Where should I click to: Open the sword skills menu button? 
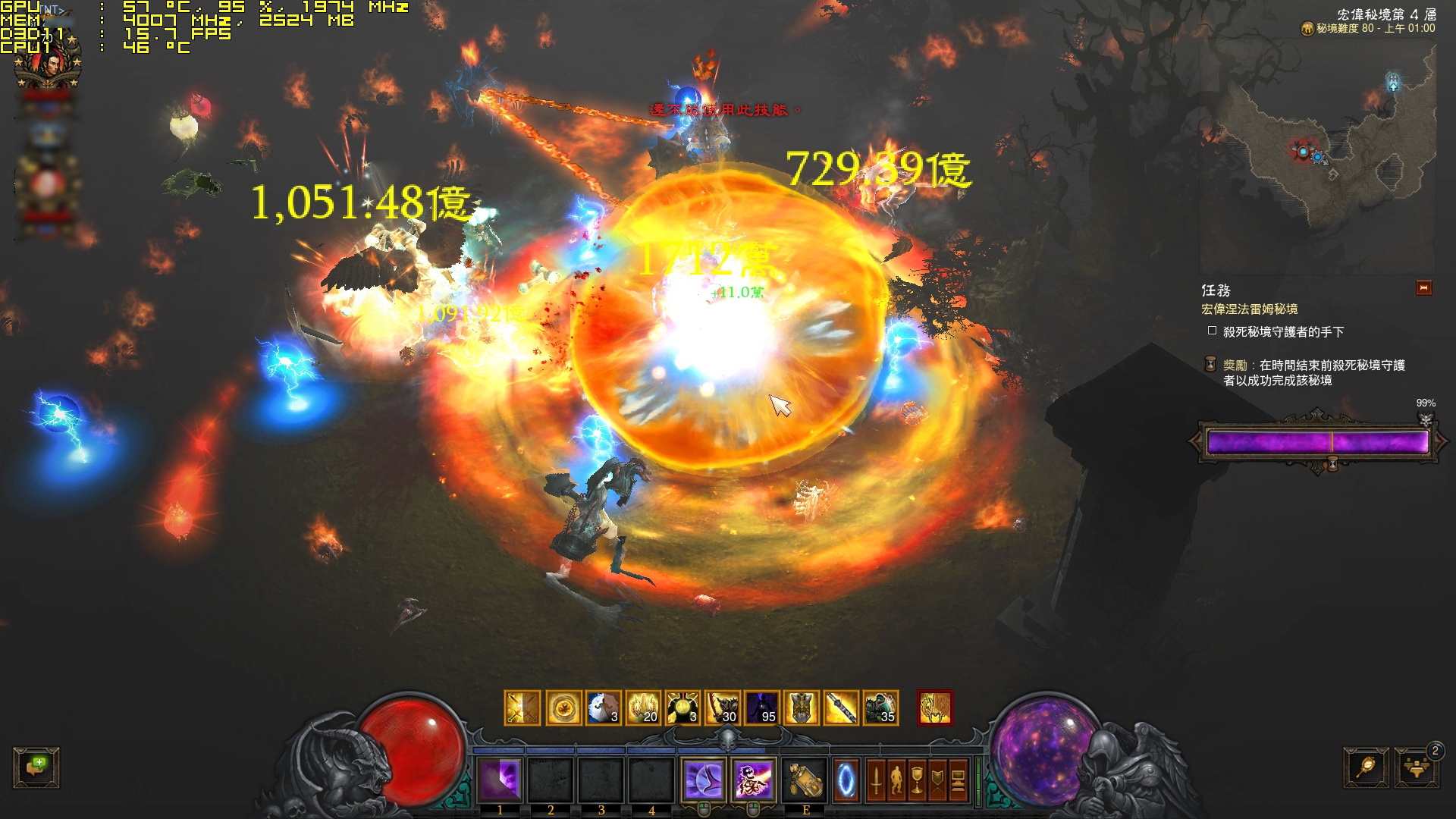876,780
